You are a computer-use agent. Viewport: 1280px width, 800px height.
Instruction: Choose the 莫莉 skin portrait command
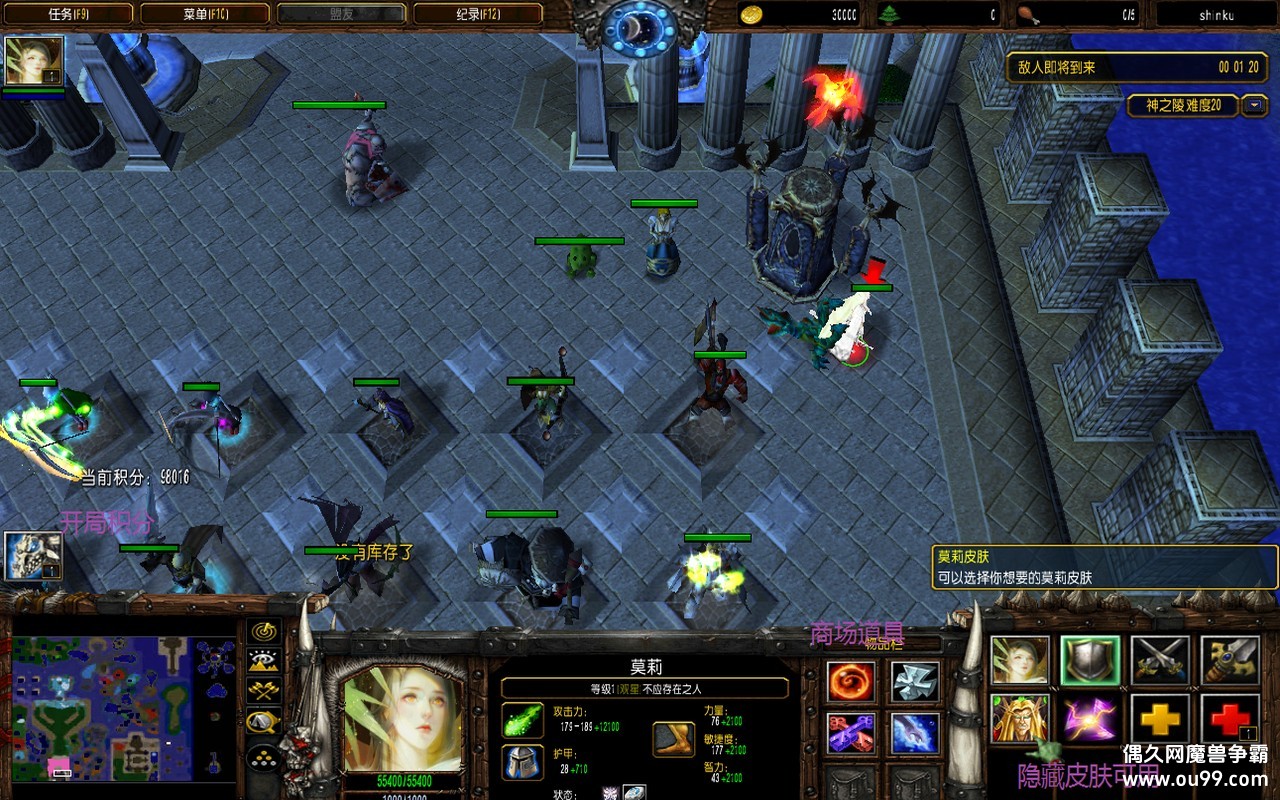[1020, 661]
